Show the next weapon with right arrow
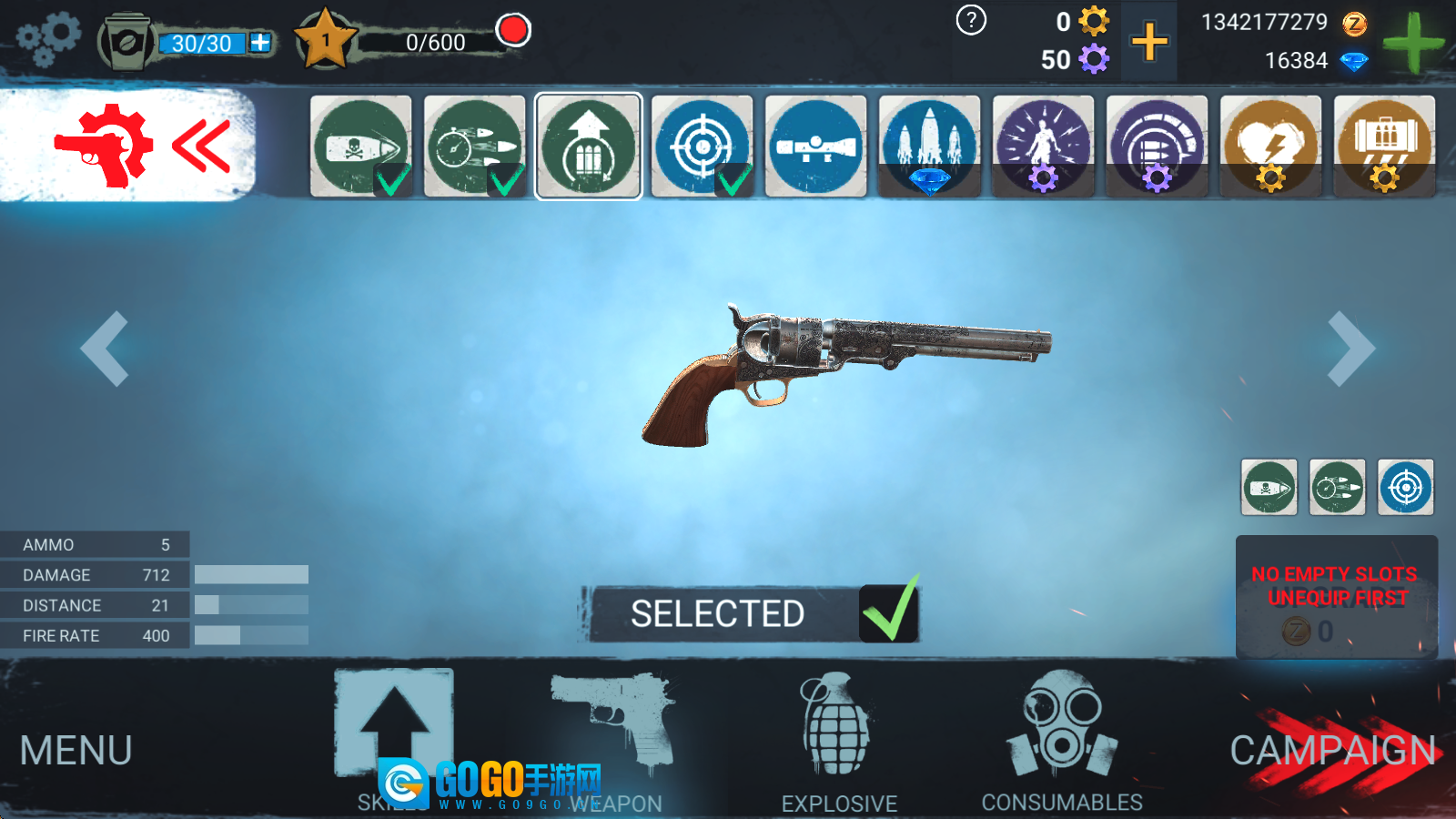The width and height of the screenshot is (1456, 819). [x=1350, y=349]
